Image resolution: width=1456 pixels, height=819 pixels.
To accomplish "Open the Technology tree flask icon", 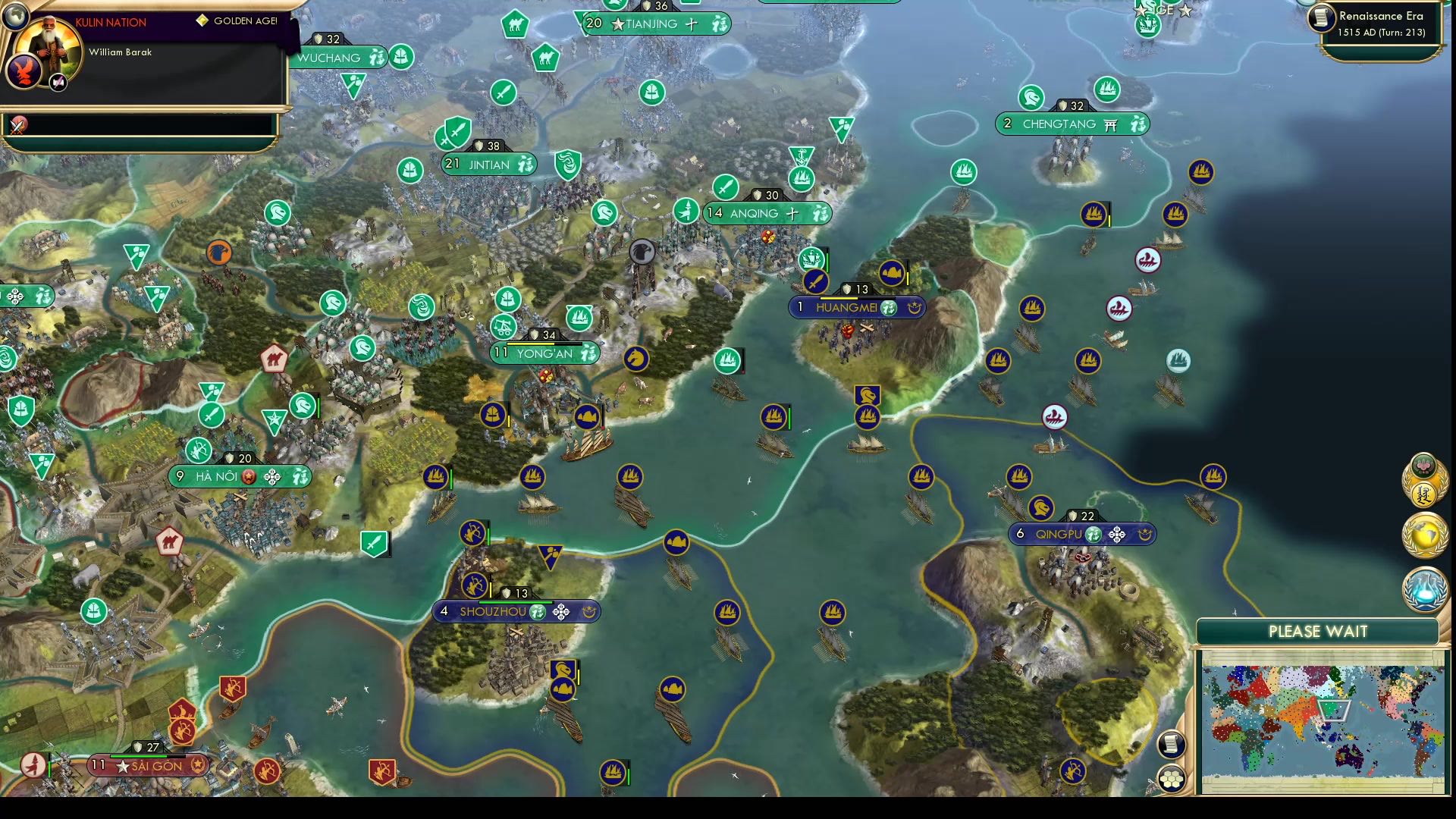I will pyautogui.click(x=1424, y=584).
